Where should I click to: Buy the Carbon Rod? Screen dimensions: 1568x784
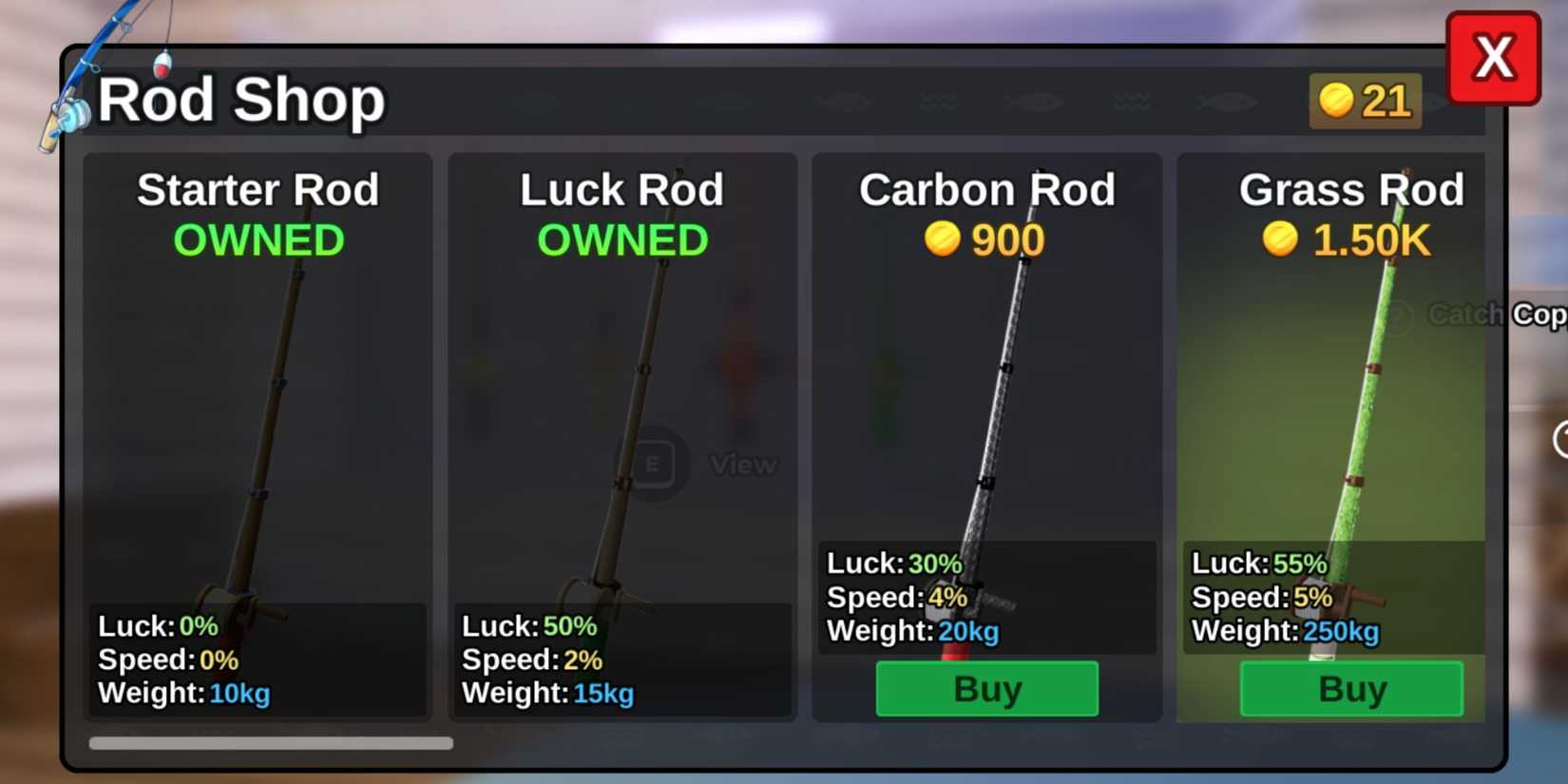(985, 689)
